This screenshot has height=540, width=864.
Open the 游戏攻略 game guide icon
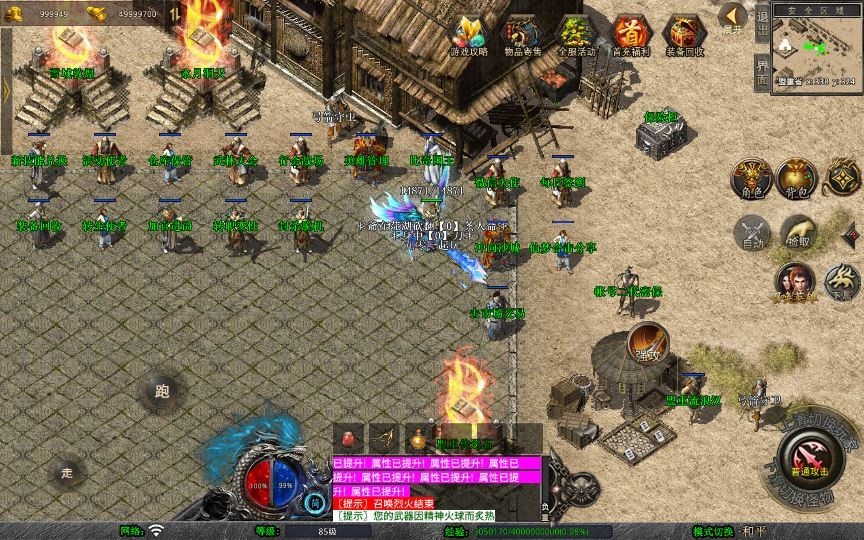click(x=469, y=36)
